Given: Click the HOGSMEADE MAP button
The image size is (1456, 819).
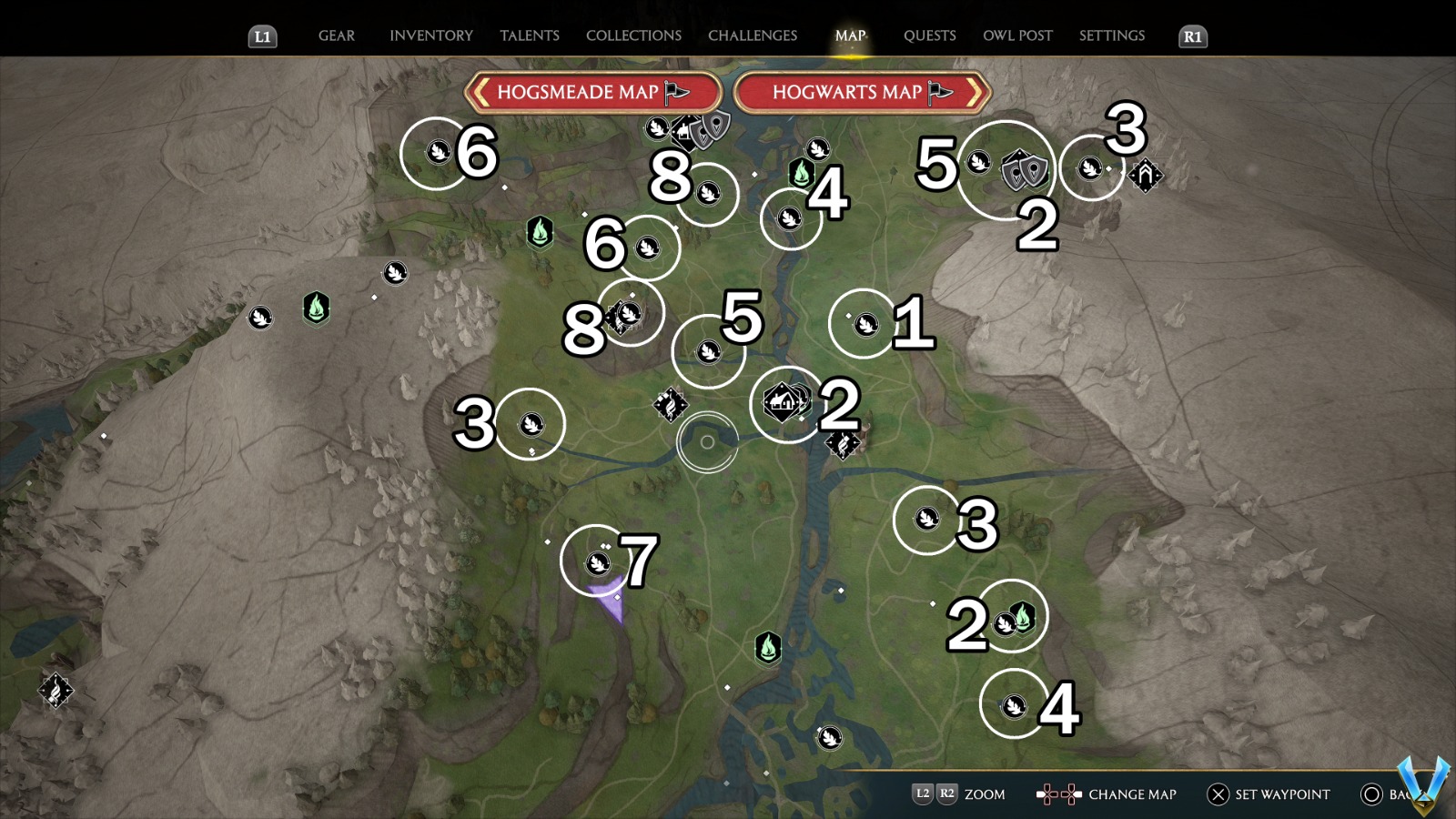Looking at the screenshot, I should (x=592, y=92).
